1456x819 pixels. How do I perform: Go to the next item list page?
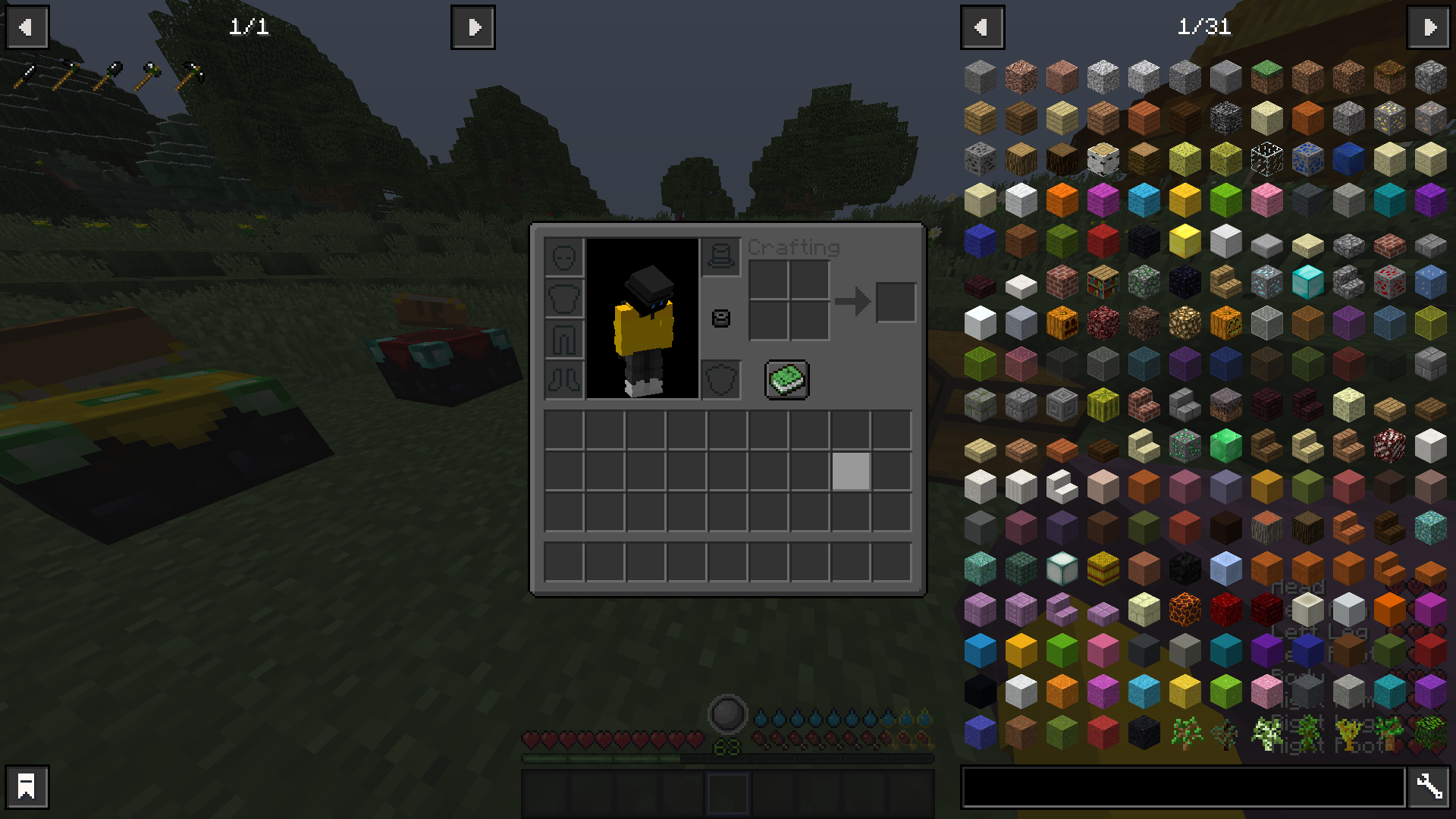(x=1429, y=27)
